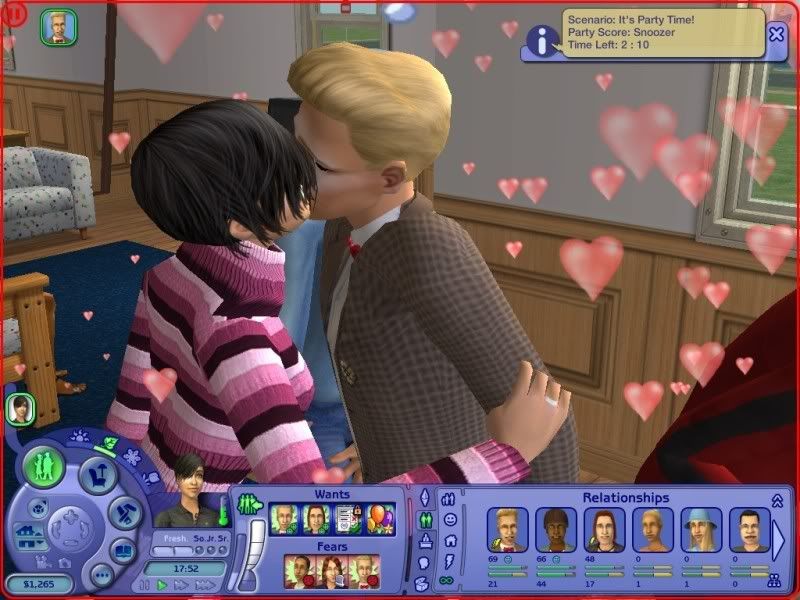Select the Sim wearing a blue hat
This screenshot has height=600, width=800.
point(700,530)
